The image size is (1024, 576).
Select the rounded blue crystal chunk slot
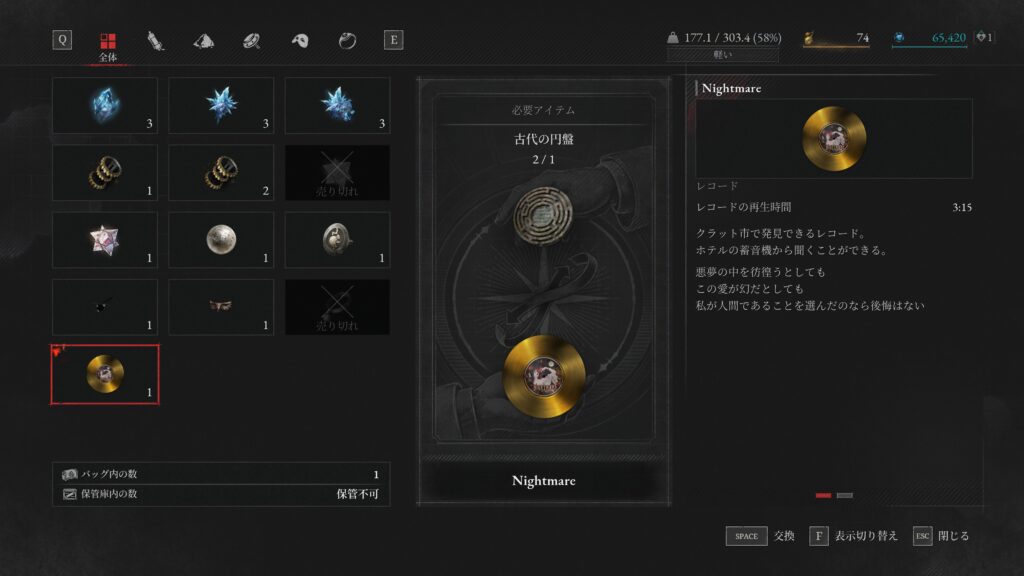click(105, 105)
